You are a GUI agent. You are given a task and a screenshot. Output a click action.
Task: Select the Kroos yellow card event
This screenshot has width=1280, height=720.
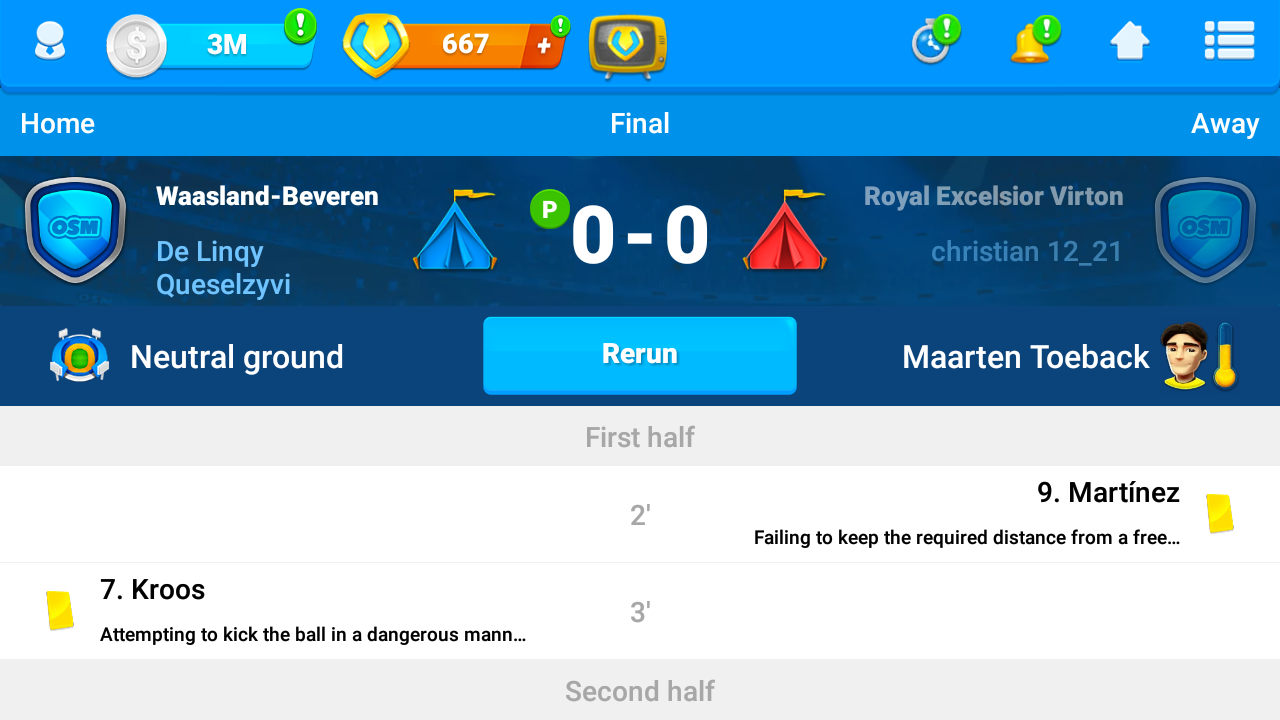tap(312, 611)
